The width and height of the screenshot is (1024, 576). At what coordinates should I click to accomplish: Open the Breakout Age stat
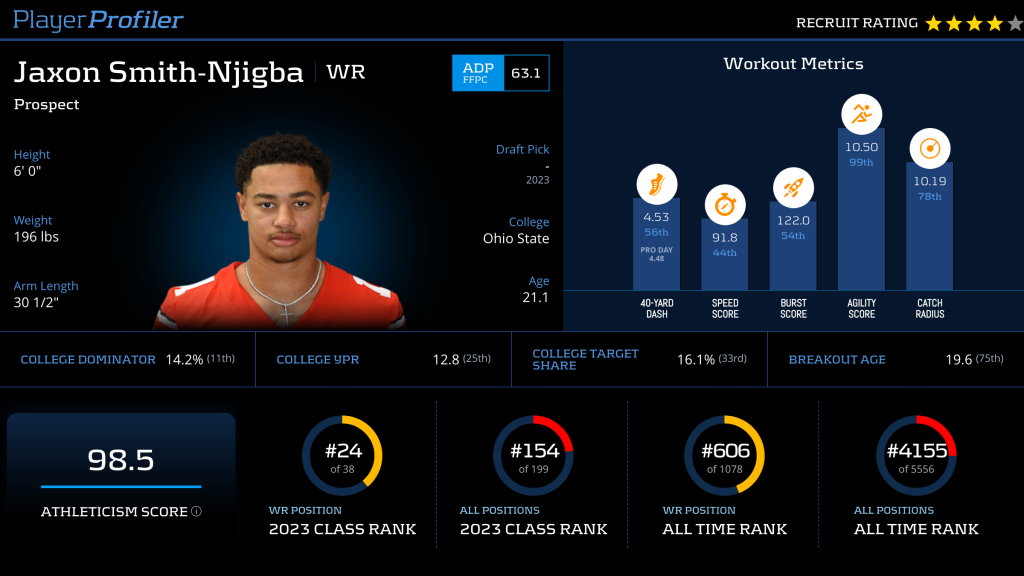coord(895,359)
